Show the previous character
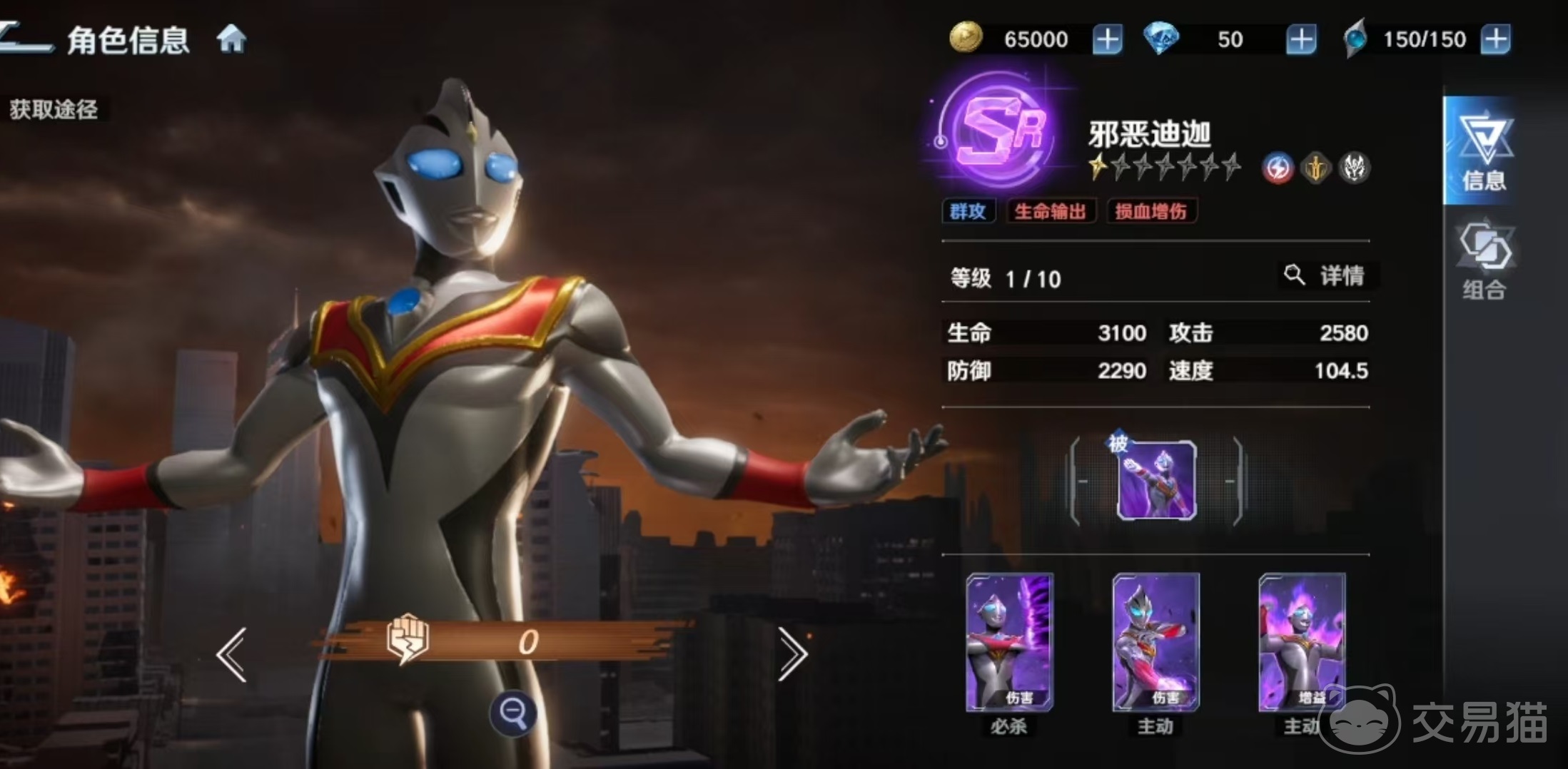Screen dimensions: 1568x769 tap(232, 654)
